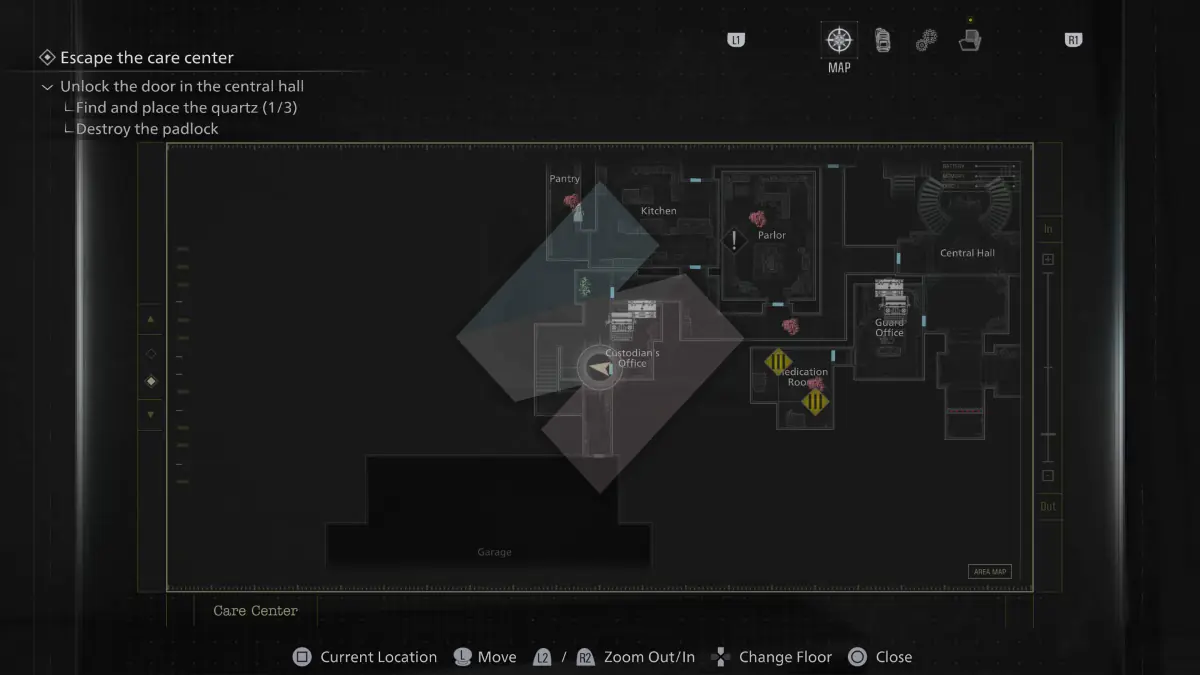Select the MAP compass tab

coord(839,41)
